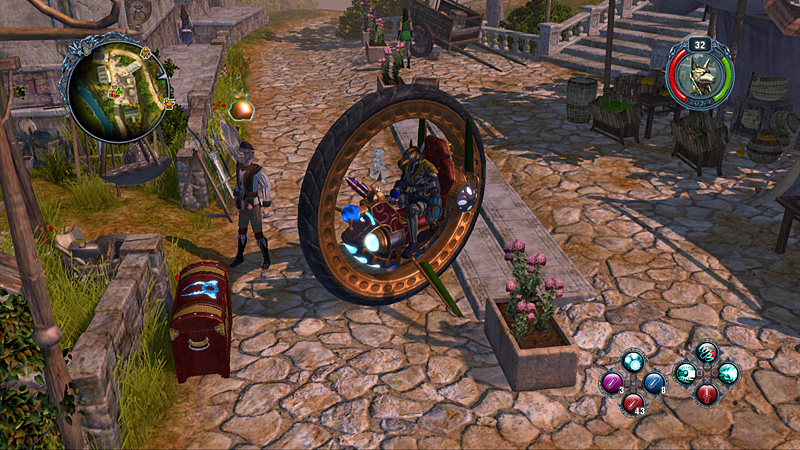Image resolution: width=800 pixels, height=450 pixels.
Task: Activate the teal burst combat art
Action: [728, 373]
